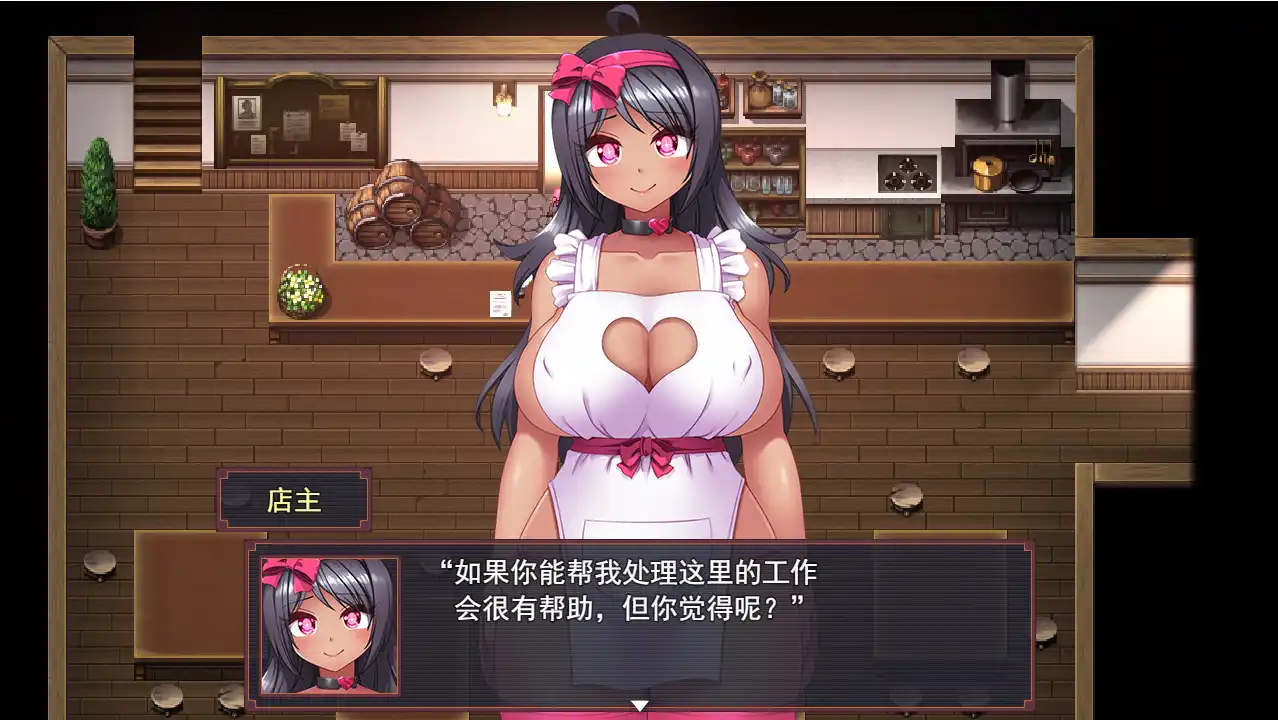The image size is (1278, 720).
Task: Advance dialogue with the white arrow indicator
Action: 639,706
